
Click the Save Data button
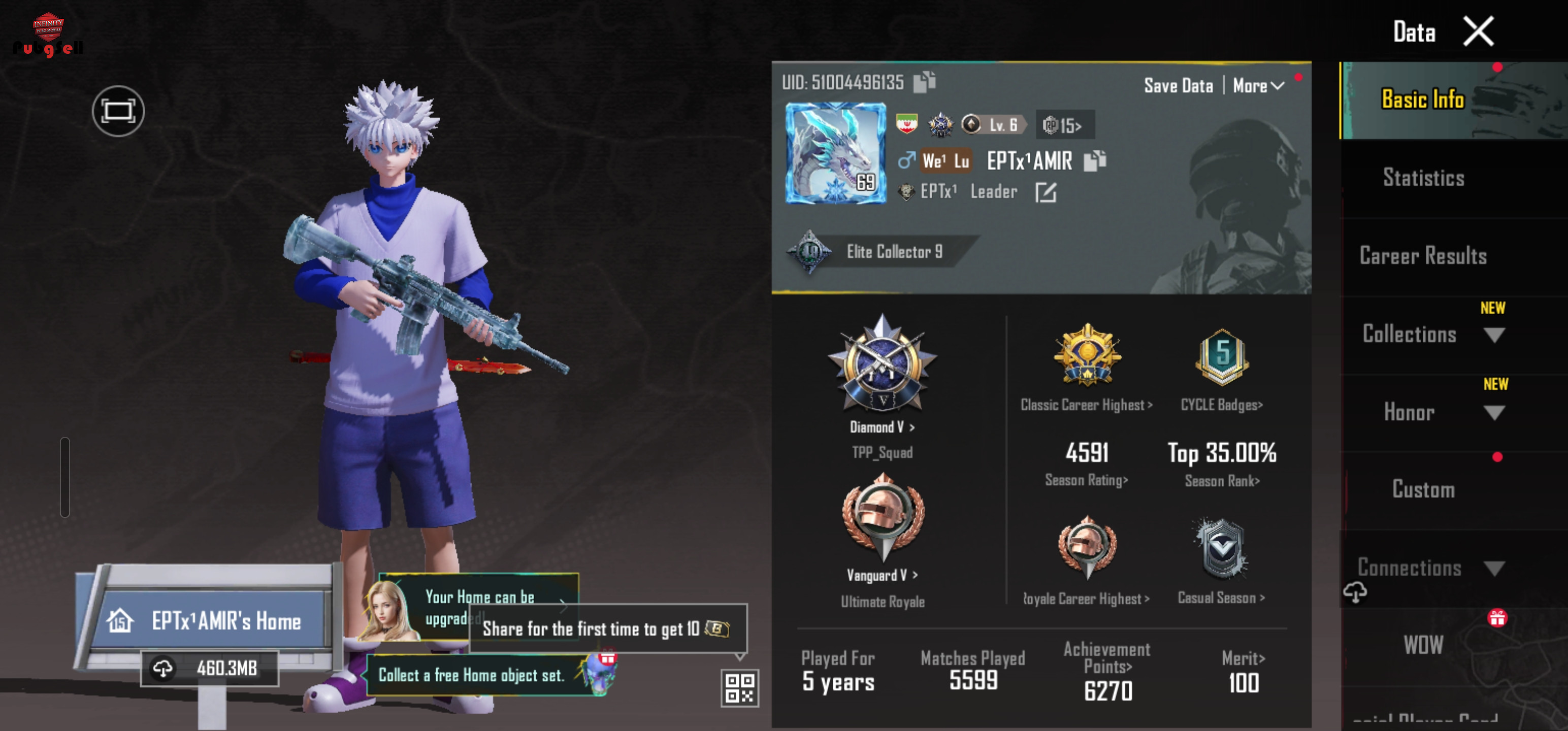coord(1179,86)
